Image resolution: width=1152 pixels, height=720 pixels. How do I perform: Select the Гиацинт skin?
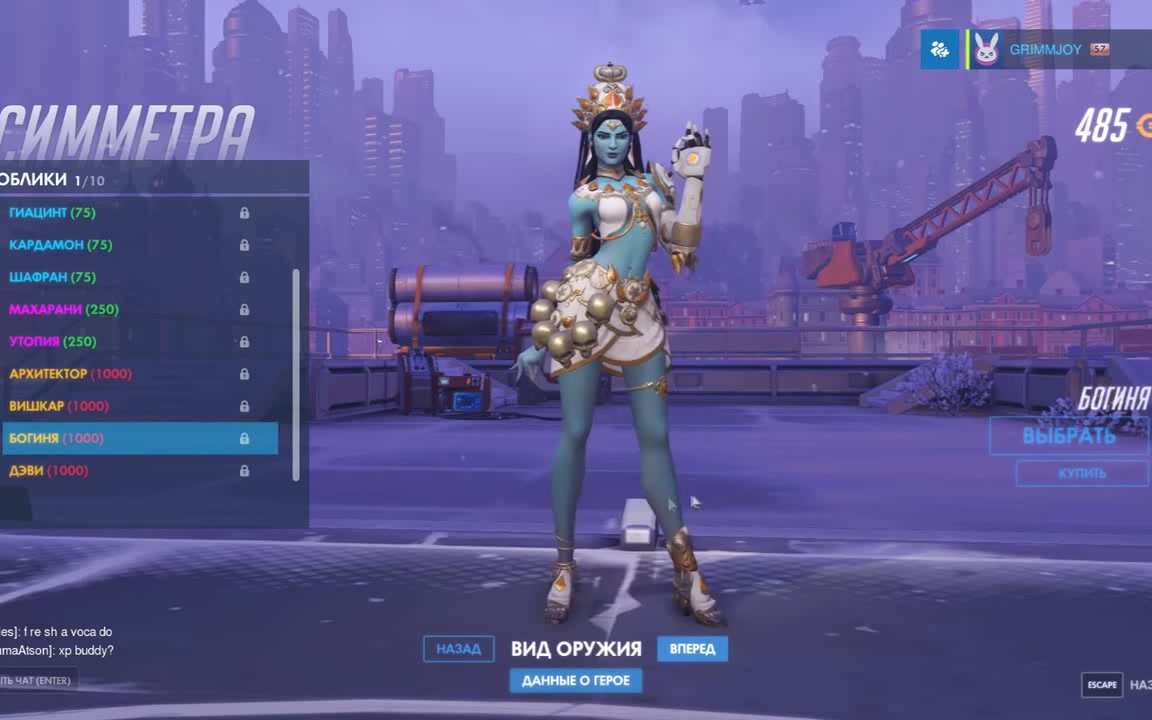(x=52, y=213)
